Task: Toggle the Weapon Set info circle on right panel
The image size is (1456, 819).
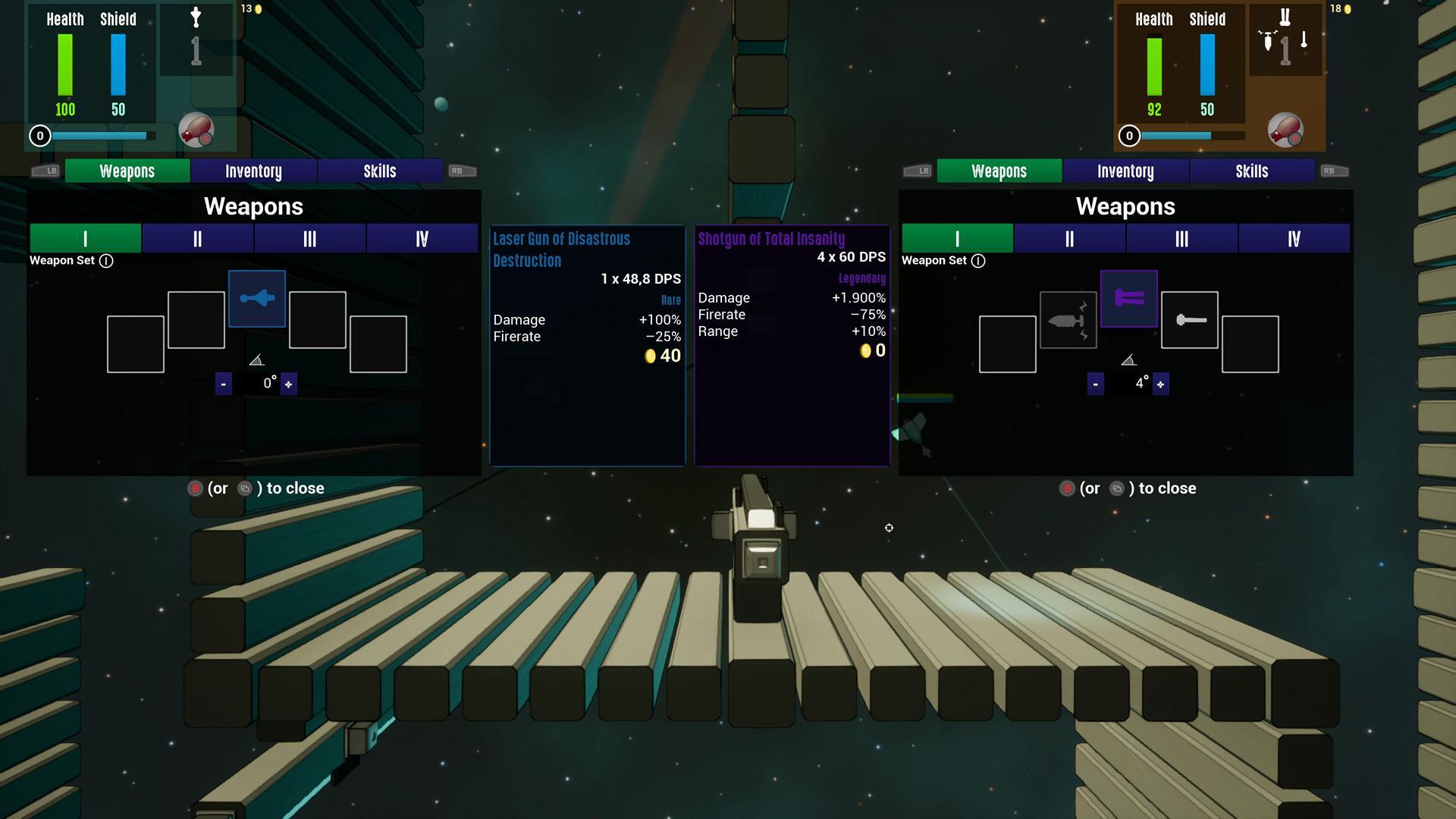Action: [x=978, y=261]
